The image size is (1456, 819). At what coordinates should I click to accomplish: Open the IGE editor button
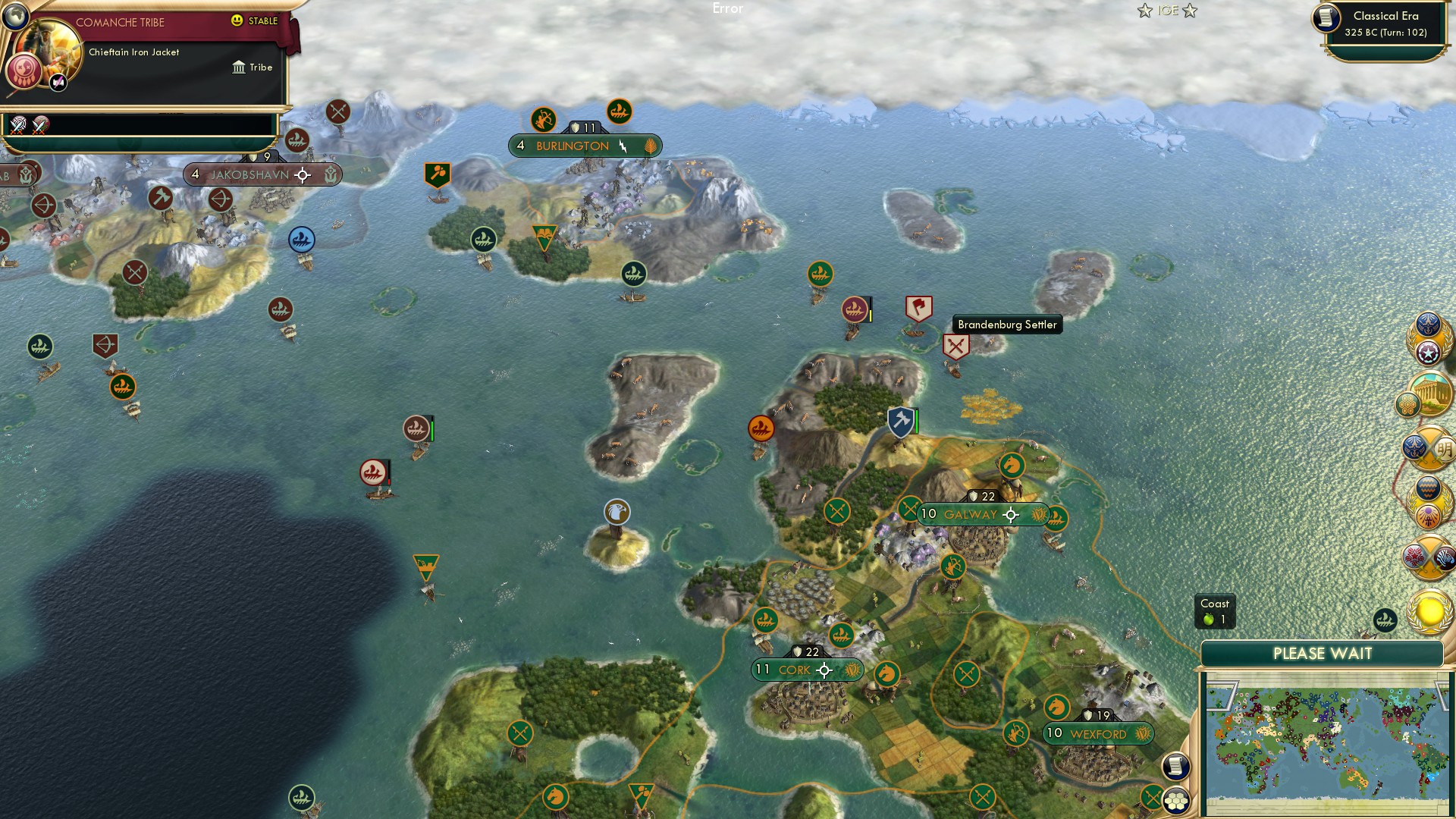tap(1167, 11)
